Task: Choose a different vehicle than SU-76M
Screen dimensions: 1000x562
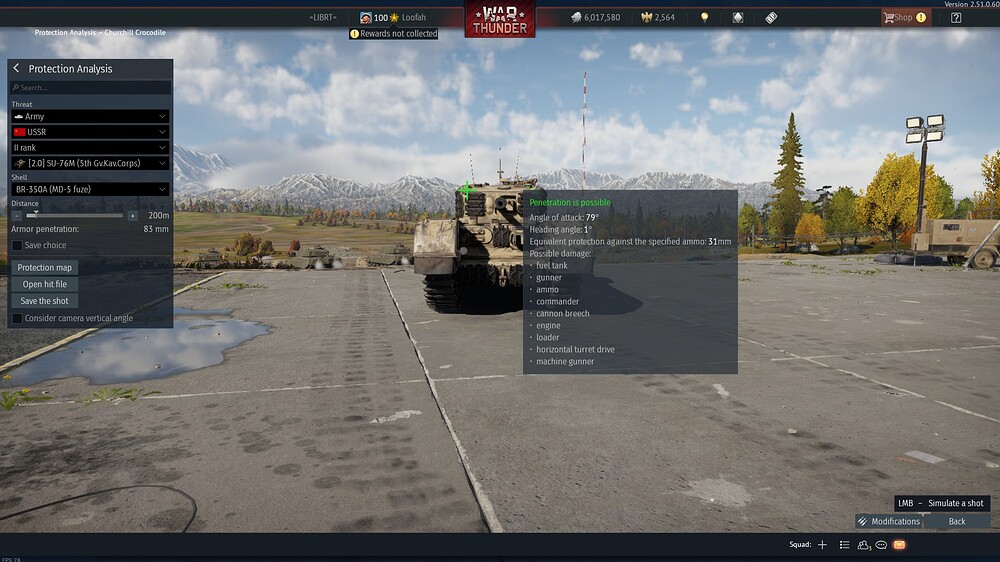Action: tap(90, 164)
